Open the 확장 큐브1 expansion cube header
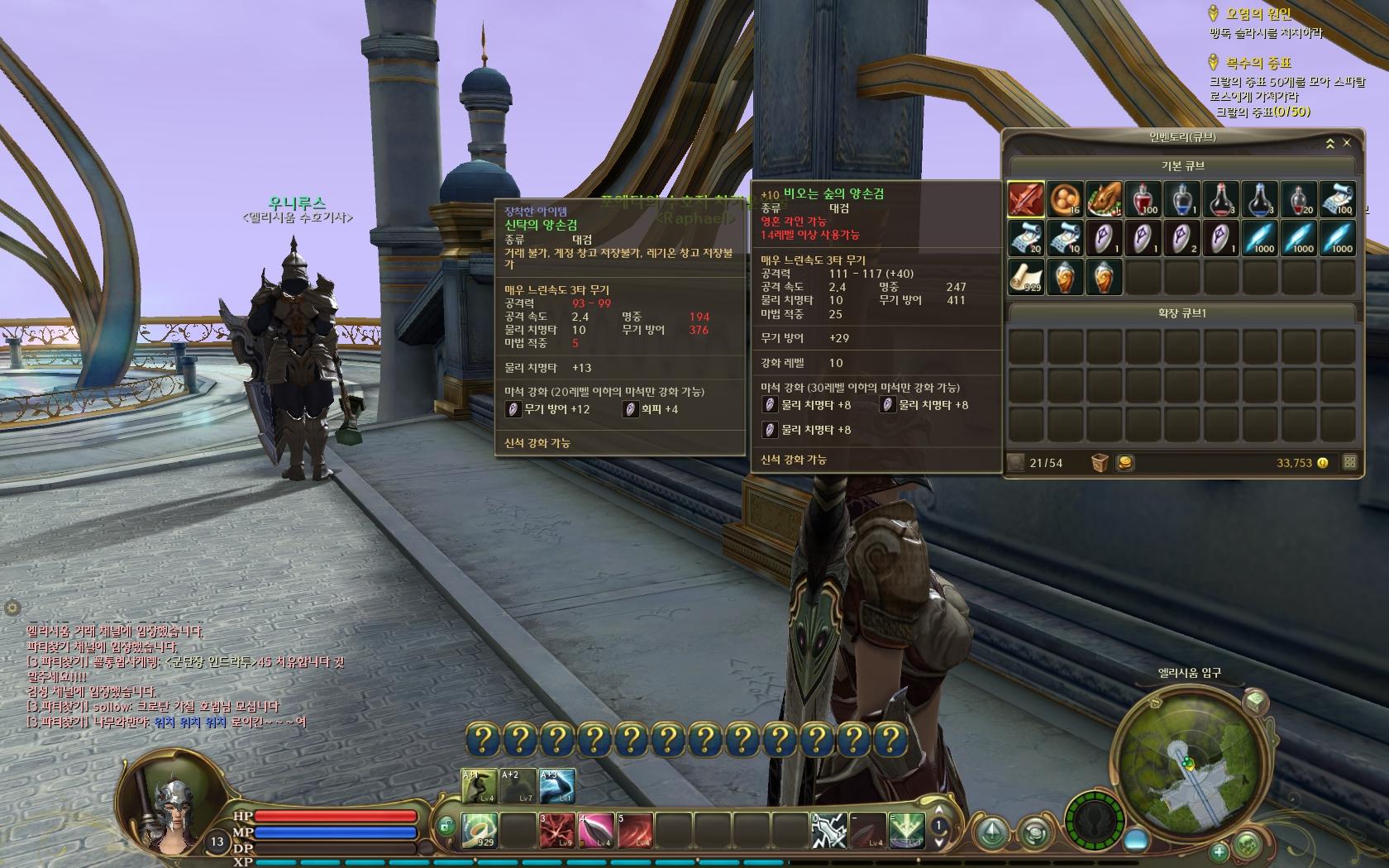1389x868 pixels. coord(1181,313)
